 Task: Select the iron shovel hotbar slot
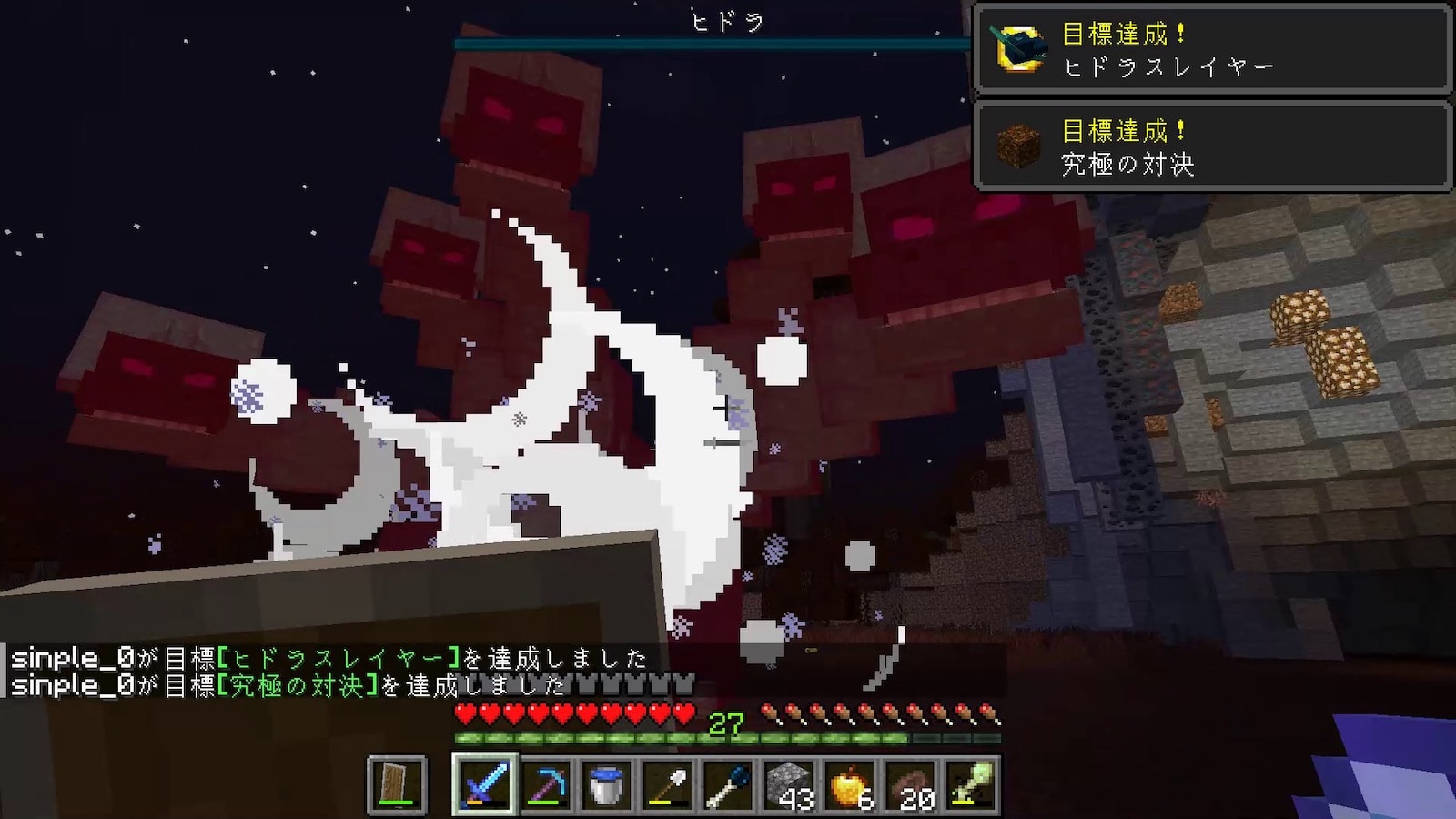(667, 784)
